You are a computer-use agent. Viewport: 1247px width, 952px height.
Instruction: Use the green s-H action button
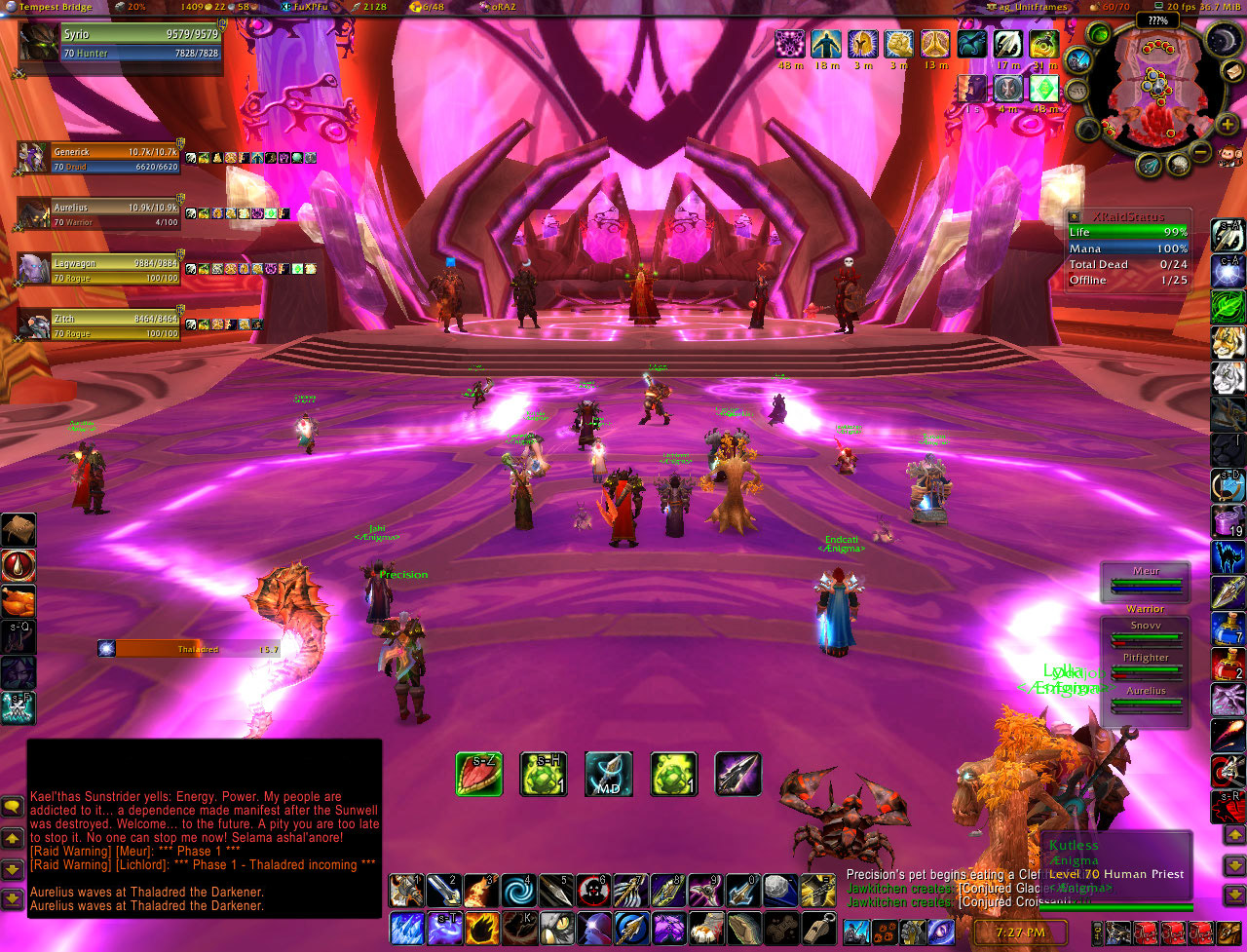[544, 774]
